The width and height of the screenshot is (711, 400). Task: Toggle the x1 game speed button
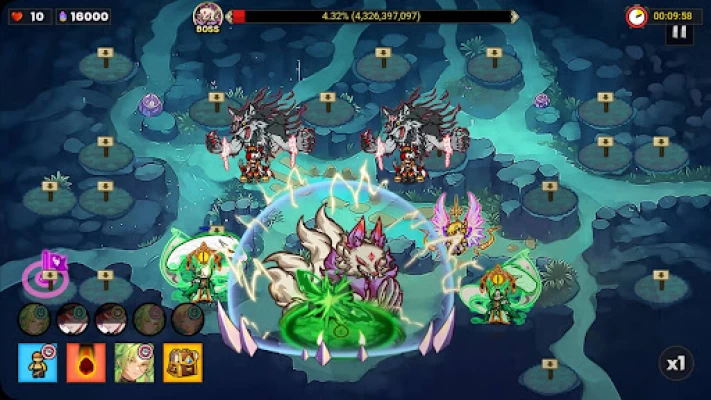pos(676,363)
